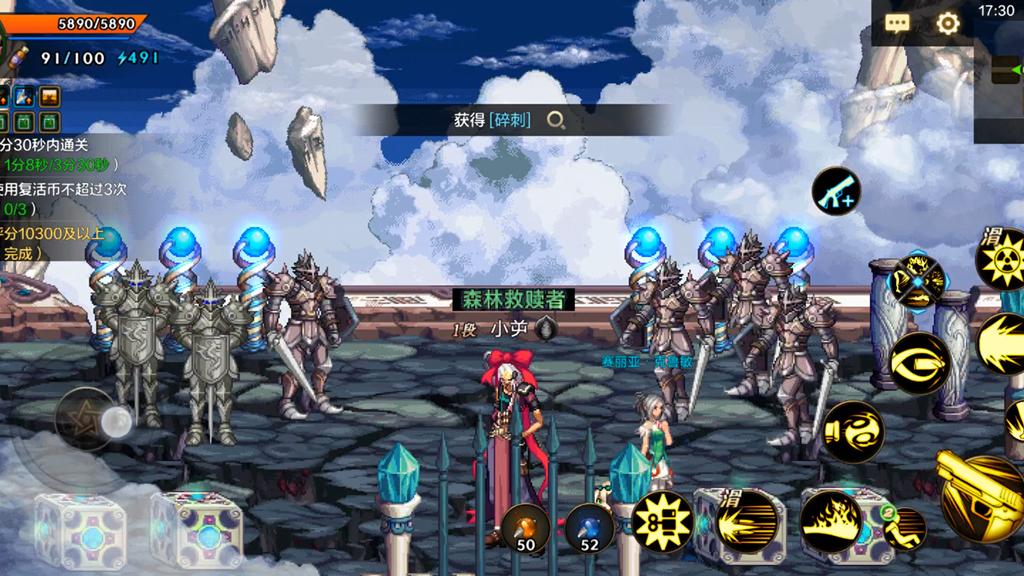Tap the virtual movement joystick
The height and width of the screenshot is (576, 1024).
(90, 420)
